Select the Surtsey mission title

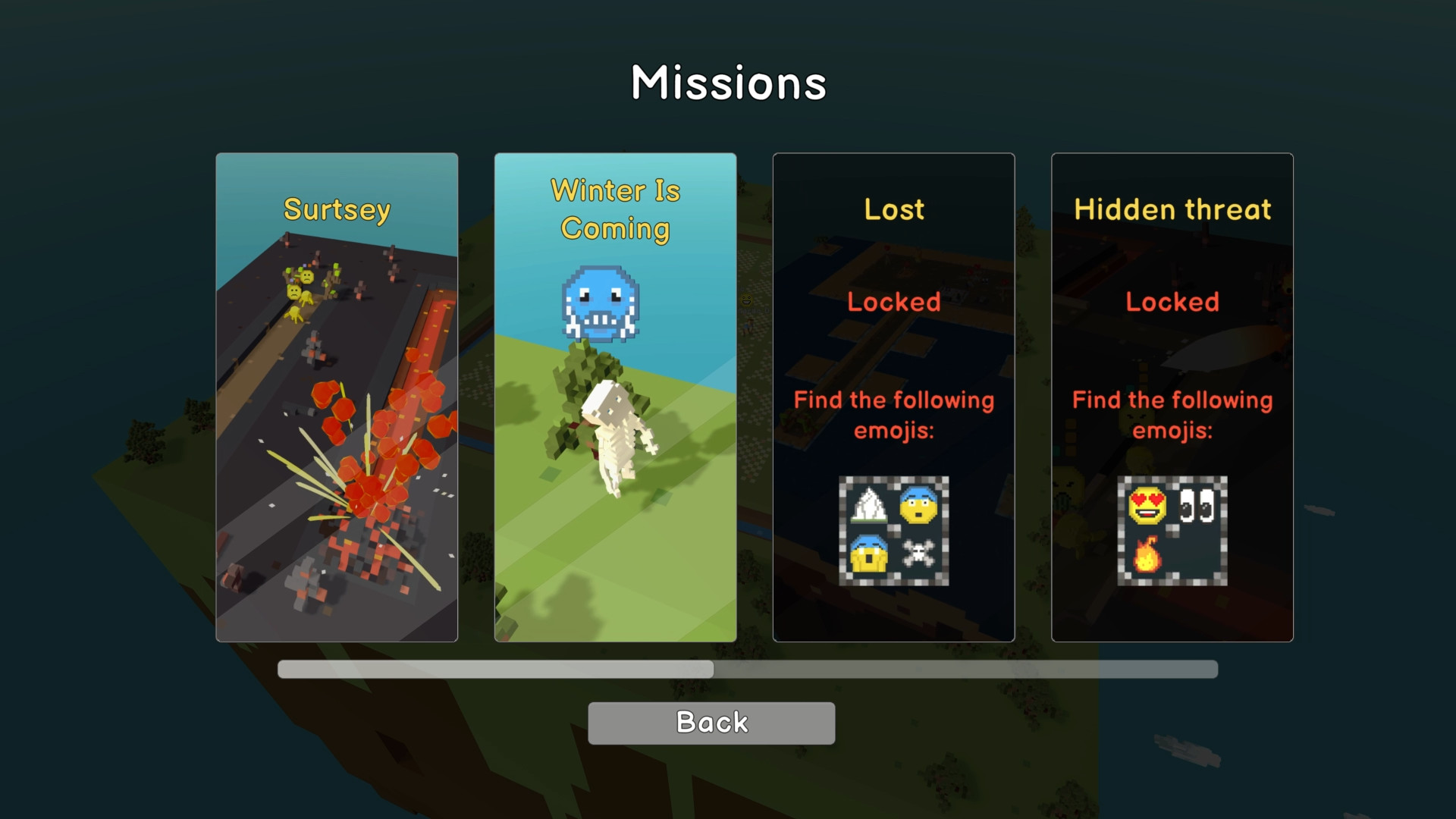[337, 210]
